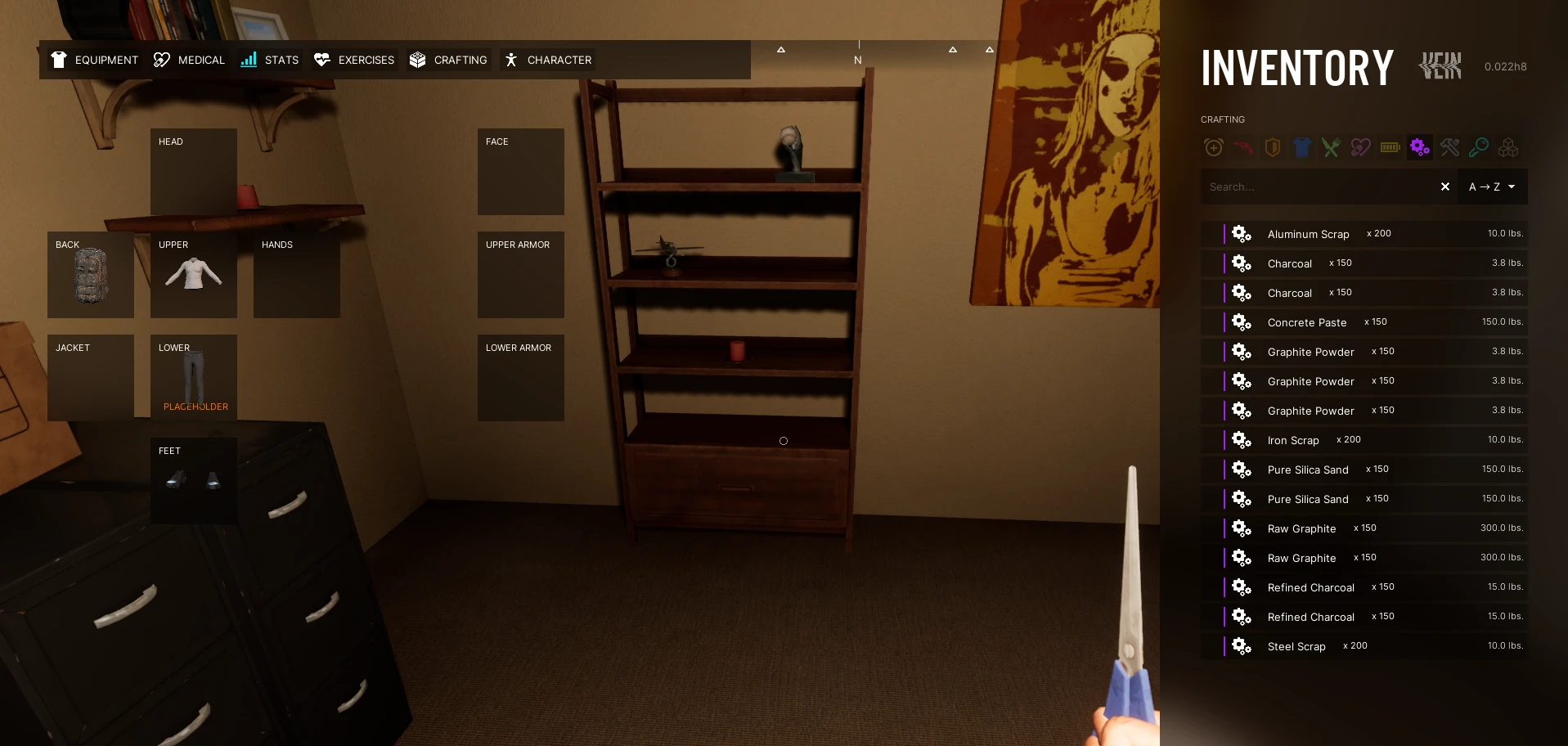Select the backpack in the Back slot

pos(91,276)
